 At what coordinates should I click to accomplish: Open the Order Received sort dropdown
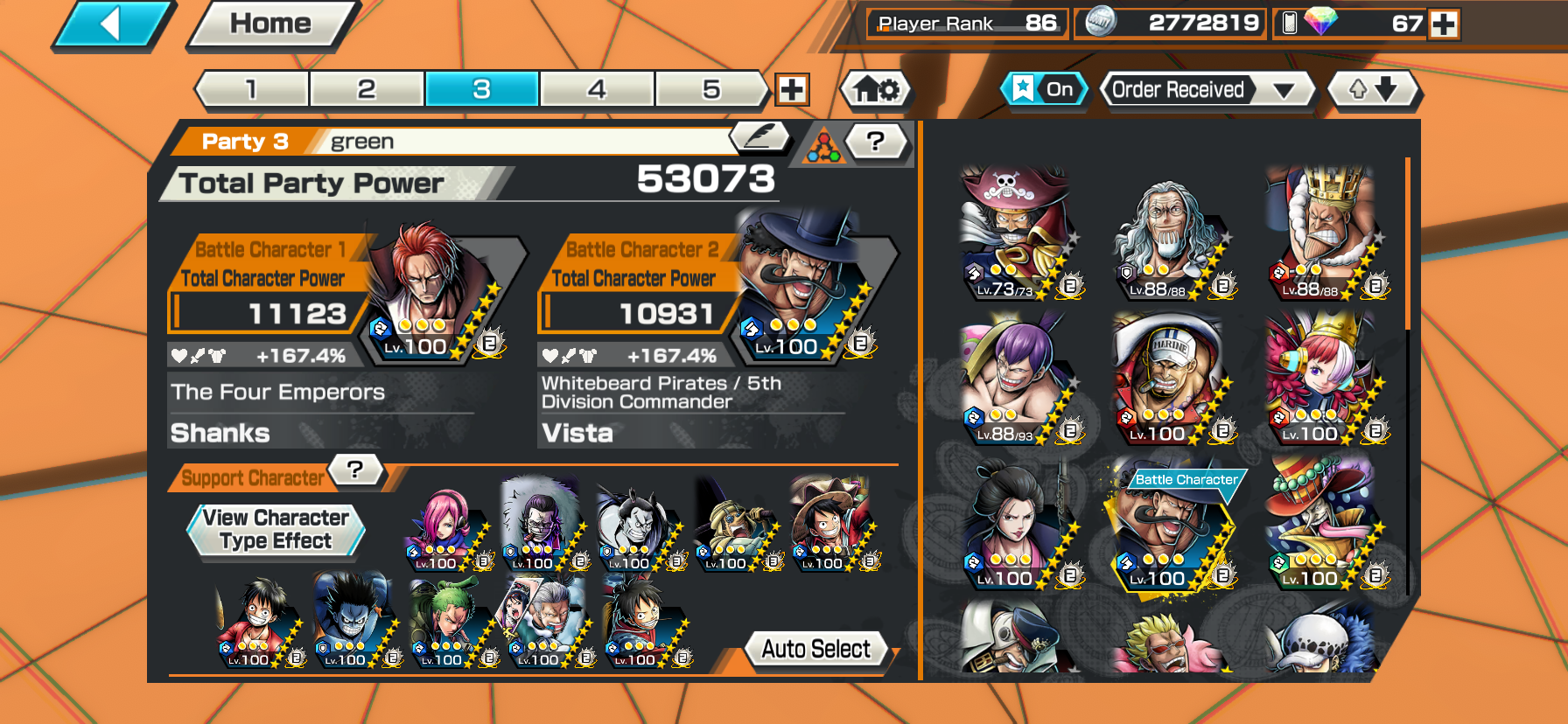[x=1207, y=89]
